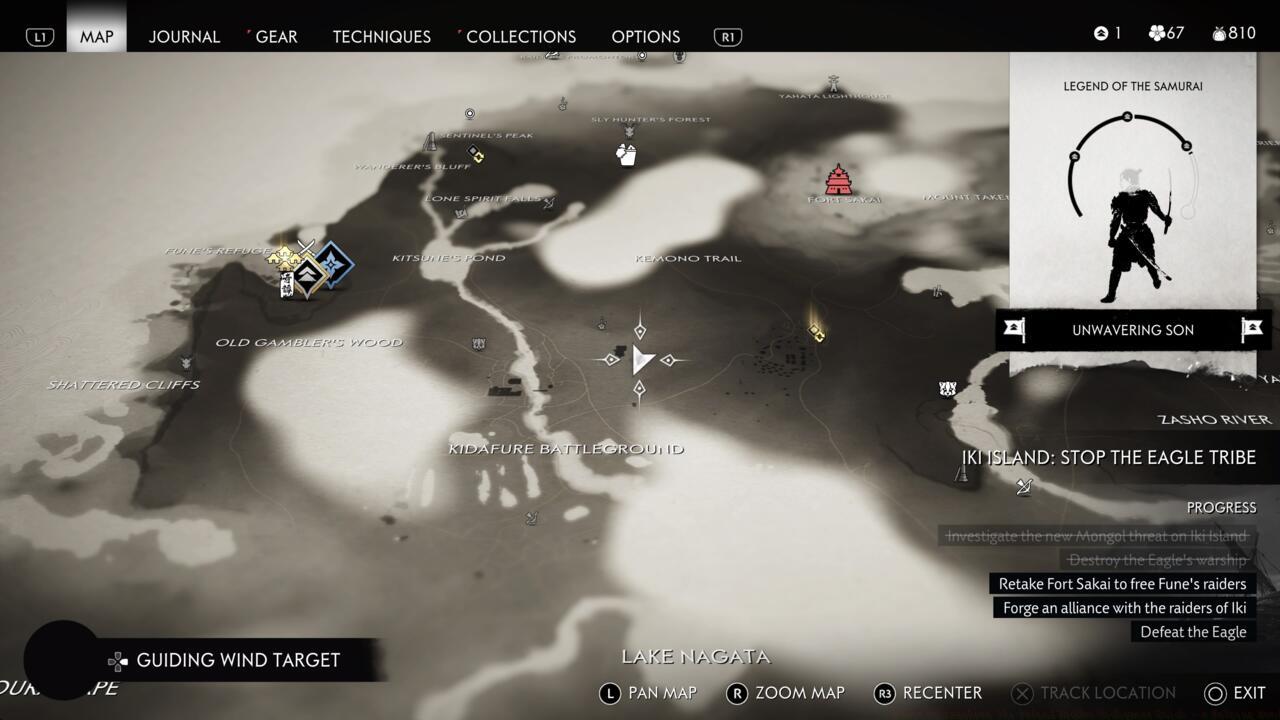
Task: Switch to the Journal tab
Action: (184, 36)
